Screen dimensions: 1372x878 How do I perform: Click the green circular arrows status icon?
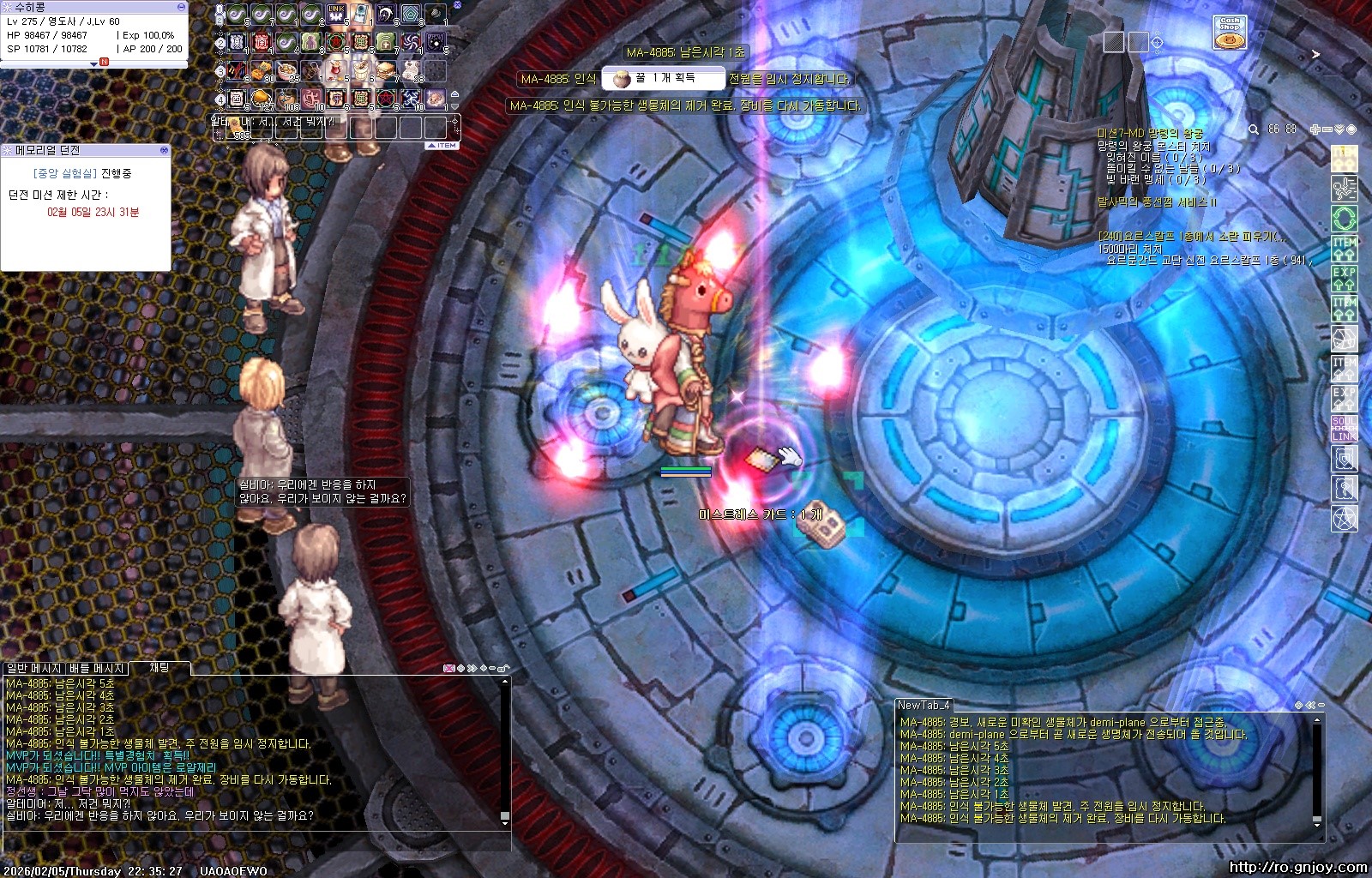pyautogui.click(x=1344, y=218)
